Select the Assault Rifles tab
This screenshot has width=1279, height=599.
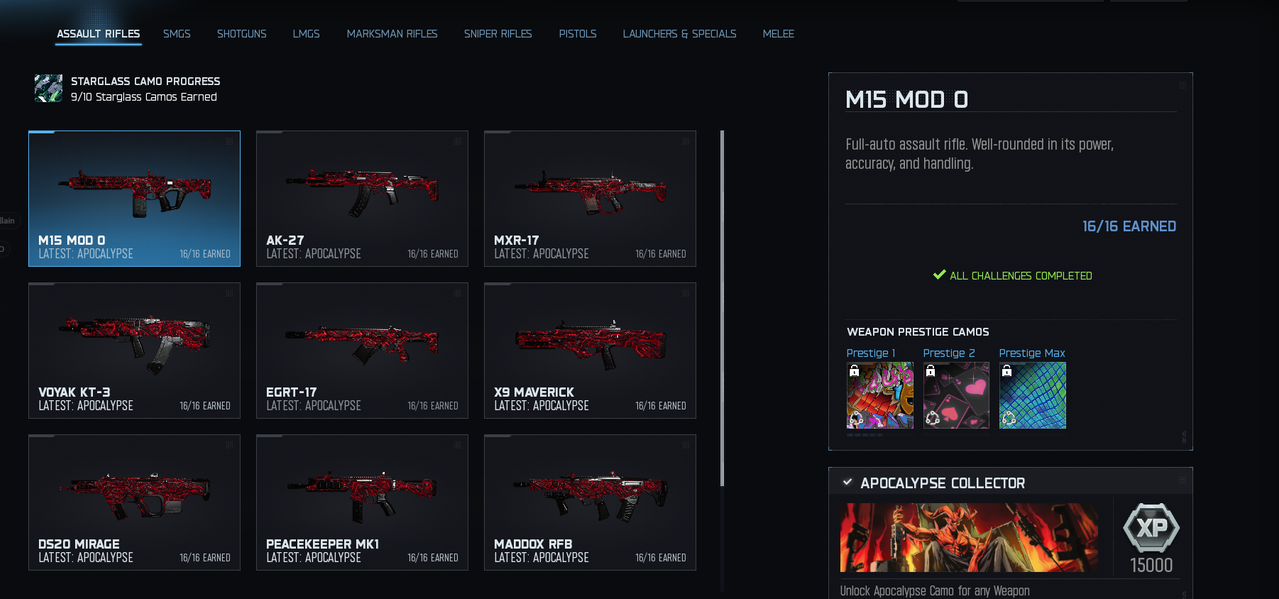click(98, 34)
